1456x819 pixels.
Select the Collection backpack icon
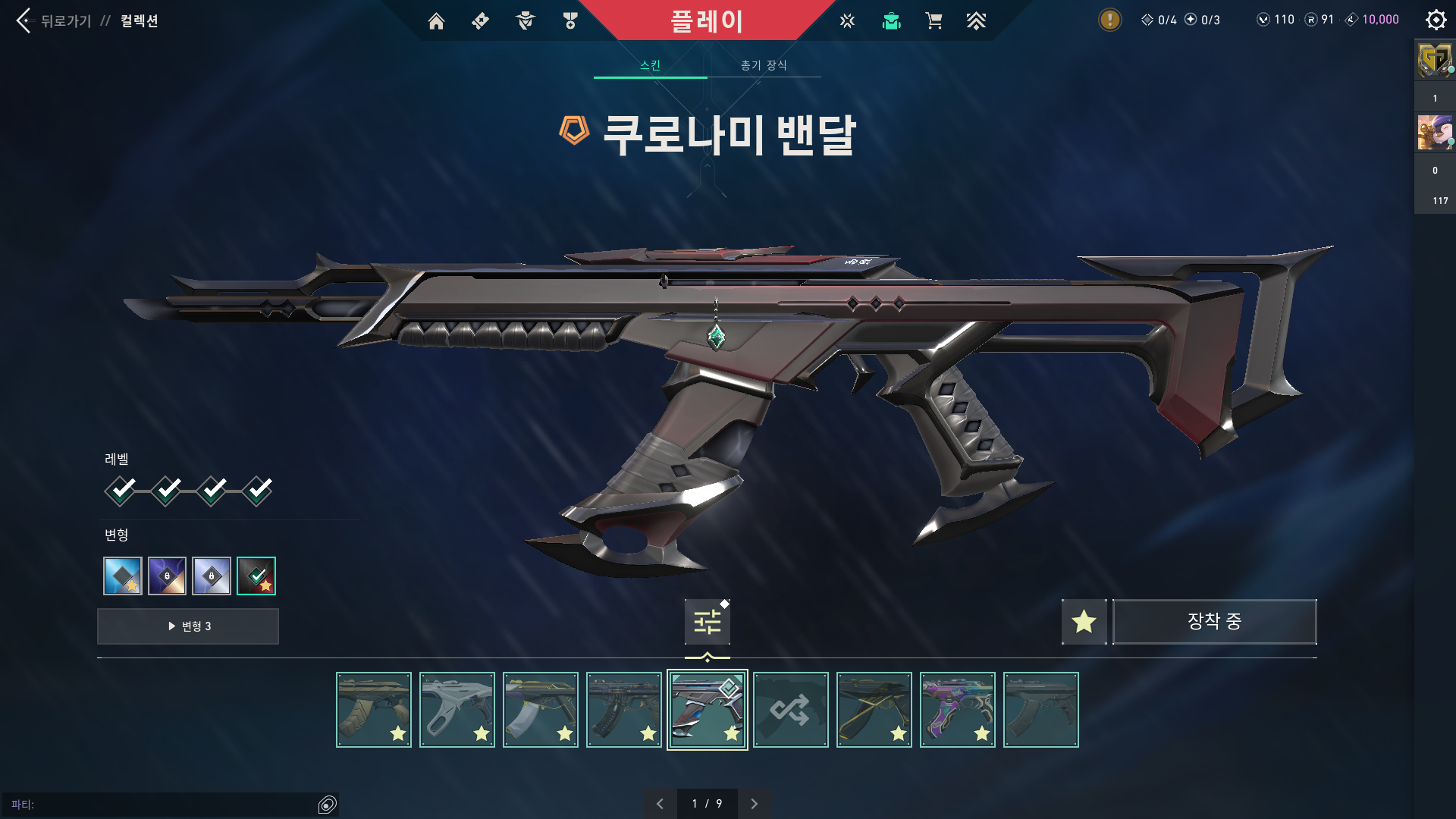(x=891, y=21)
